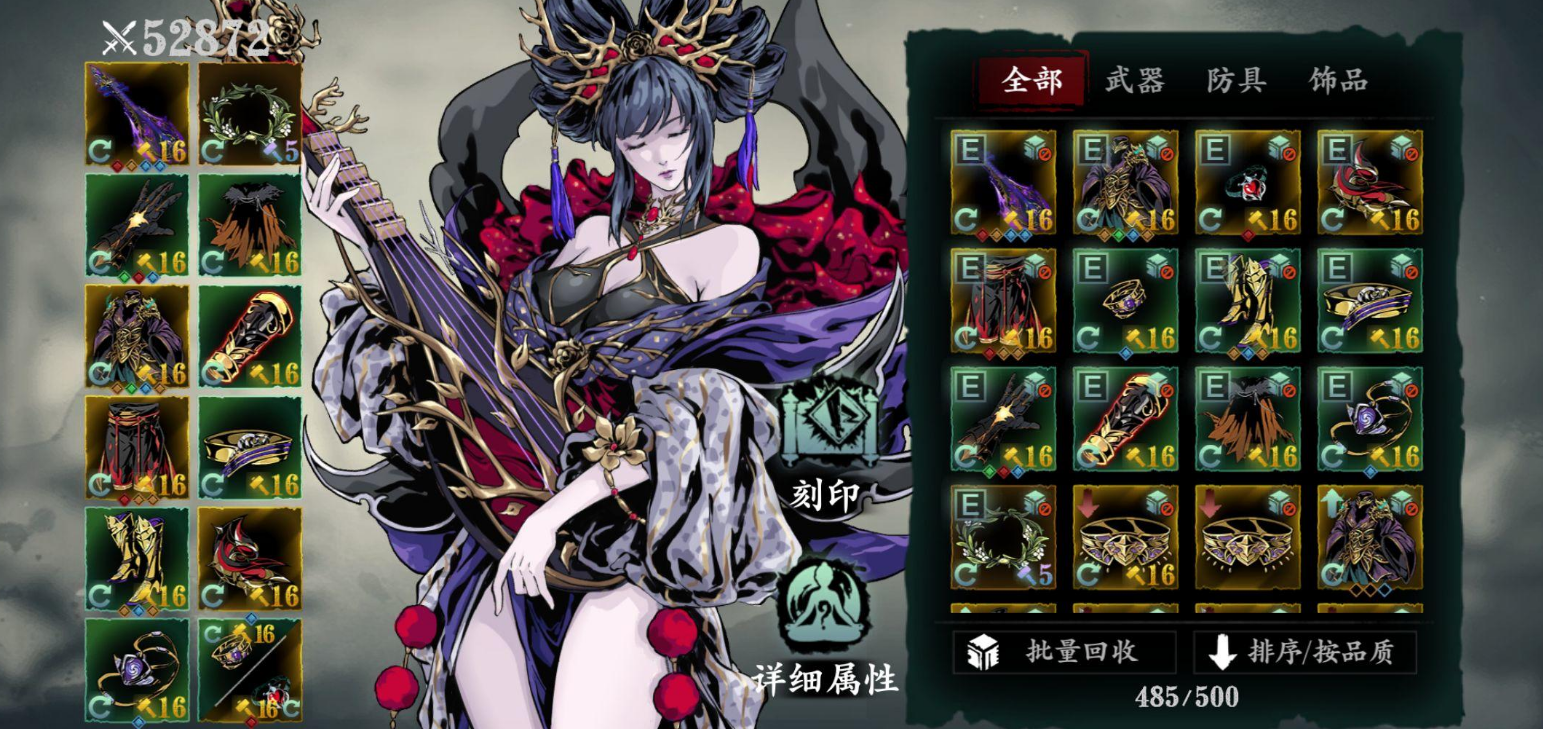Open the 刻印 engraving menu

point(827,440)
